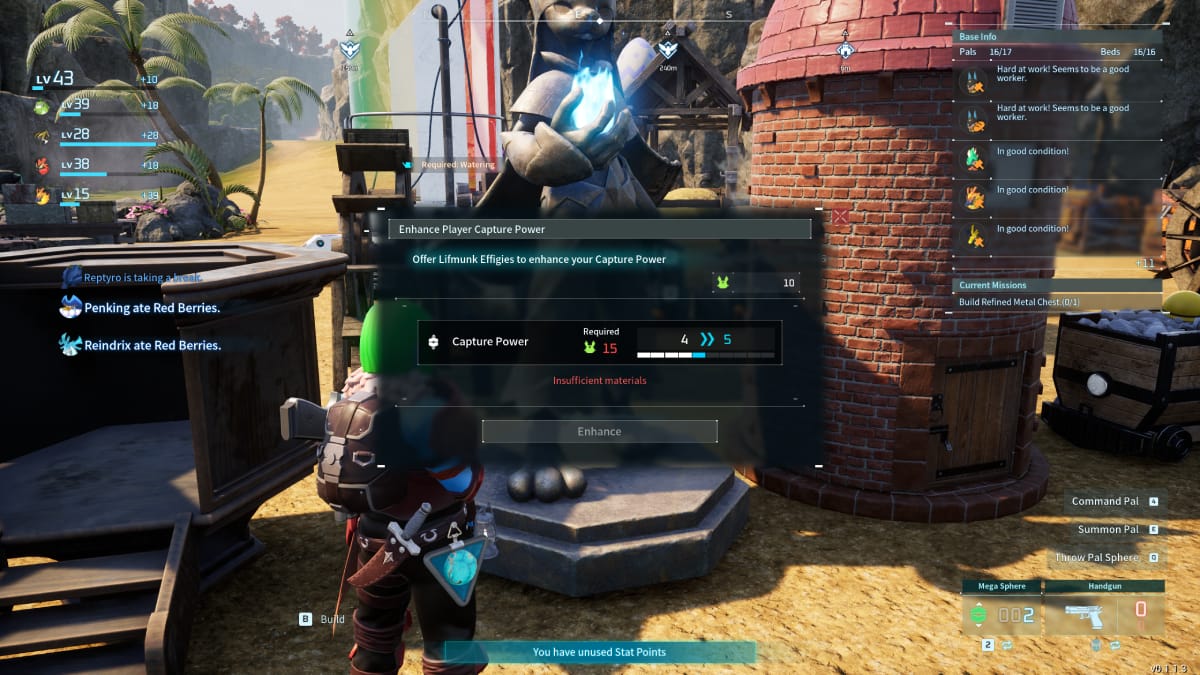Select the level 15 party Pal
Viewport: 1200px width, 675px height.
[95, 195]
